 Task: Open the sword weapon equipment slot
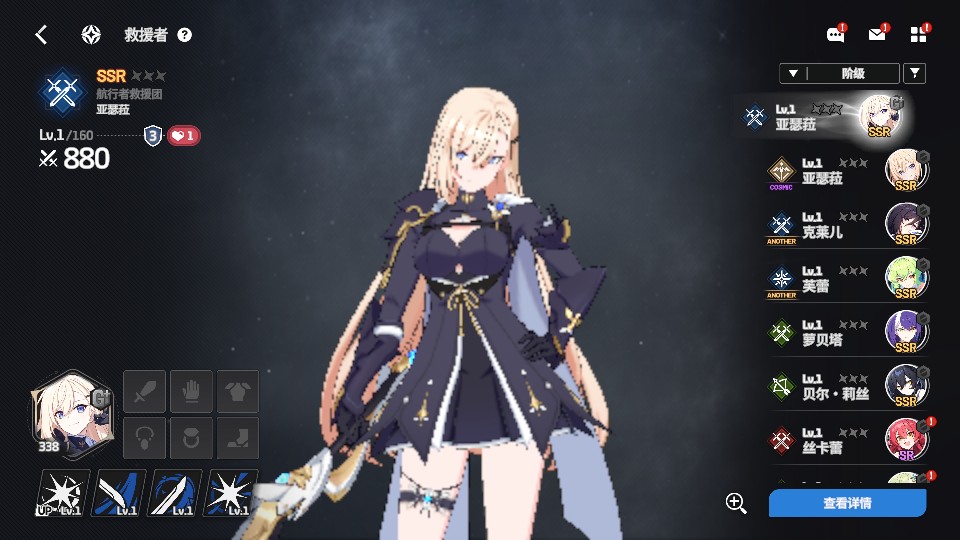[x=143, y=390]
